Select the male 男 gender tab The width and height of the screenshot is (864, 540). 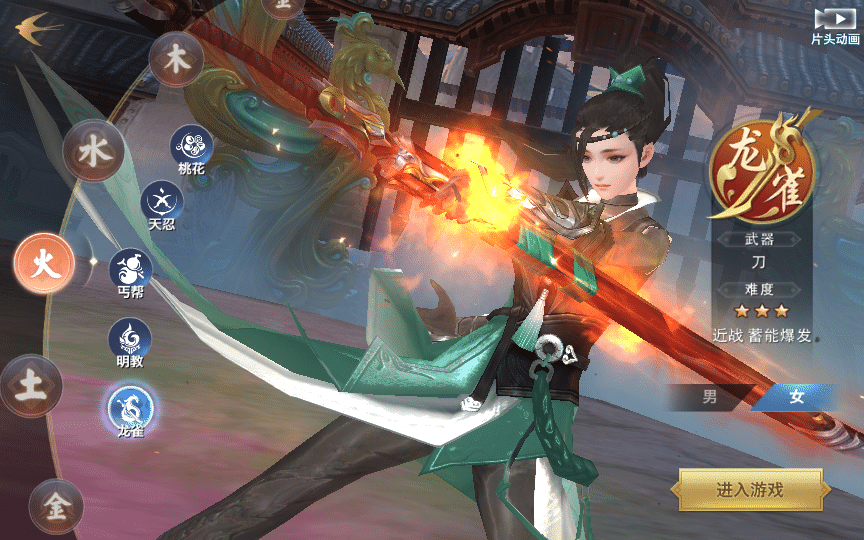pyautogui.click(x=710, y=397)
